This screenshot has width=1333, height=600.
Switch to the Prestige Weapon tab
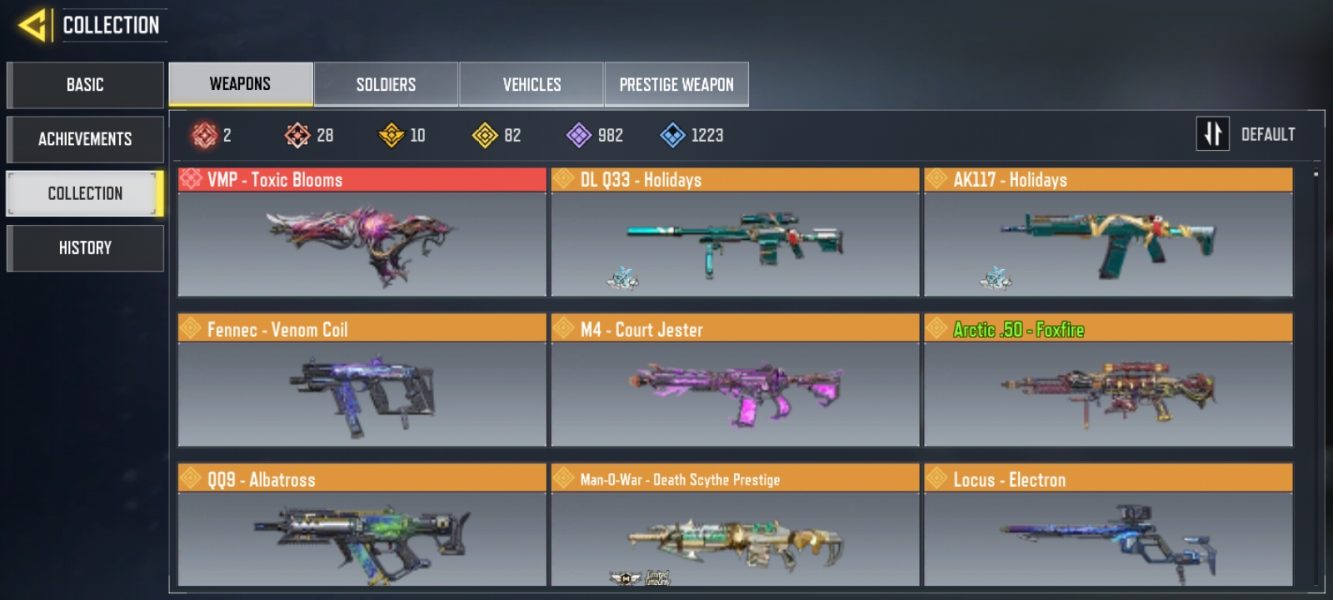point(676,85)
